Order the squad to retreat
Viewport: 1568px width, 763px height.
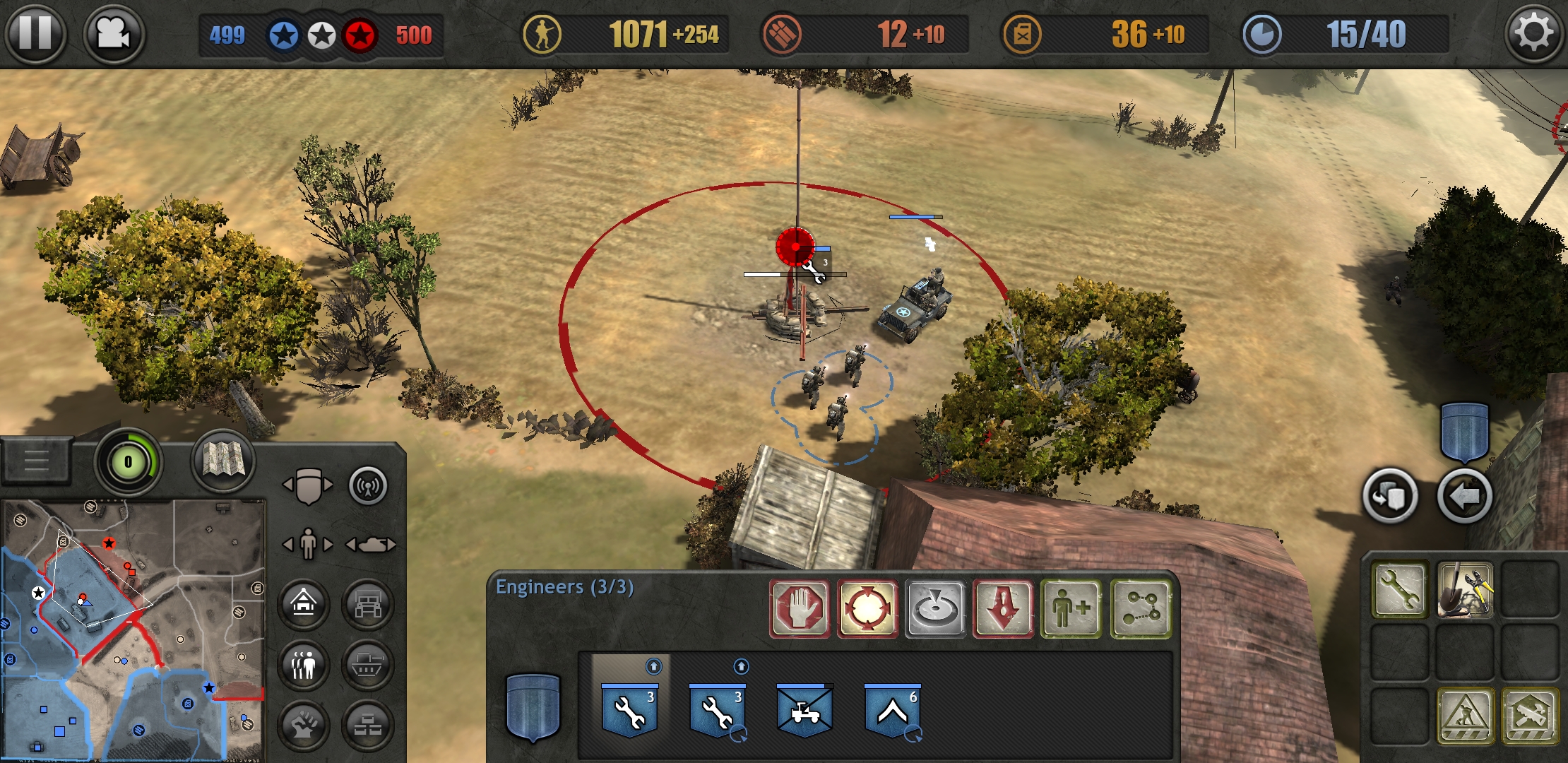(x=1003, y=608)
